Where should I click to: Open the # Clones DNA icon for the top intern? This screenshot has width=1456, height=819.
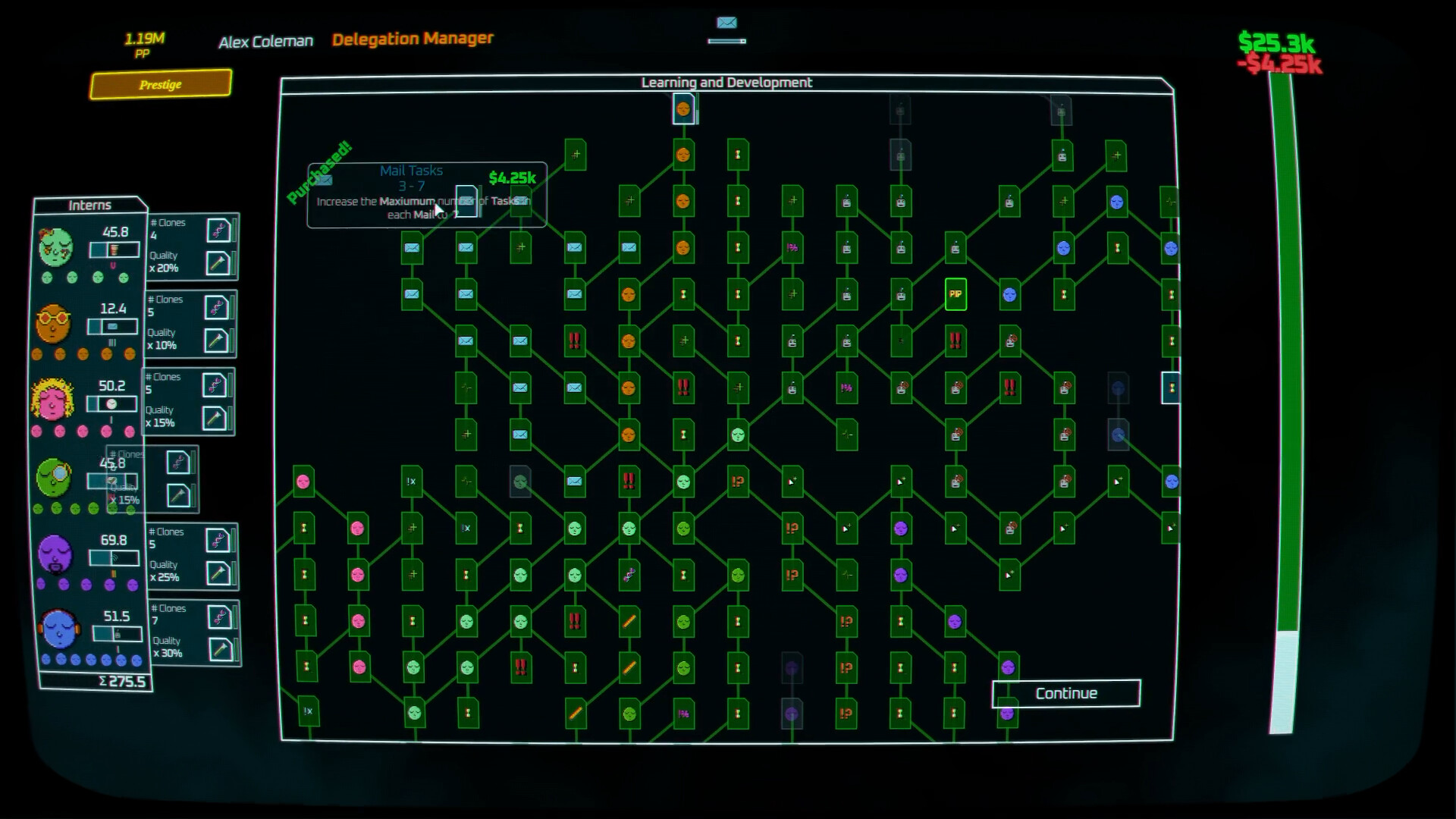click(x=219, y=231)
